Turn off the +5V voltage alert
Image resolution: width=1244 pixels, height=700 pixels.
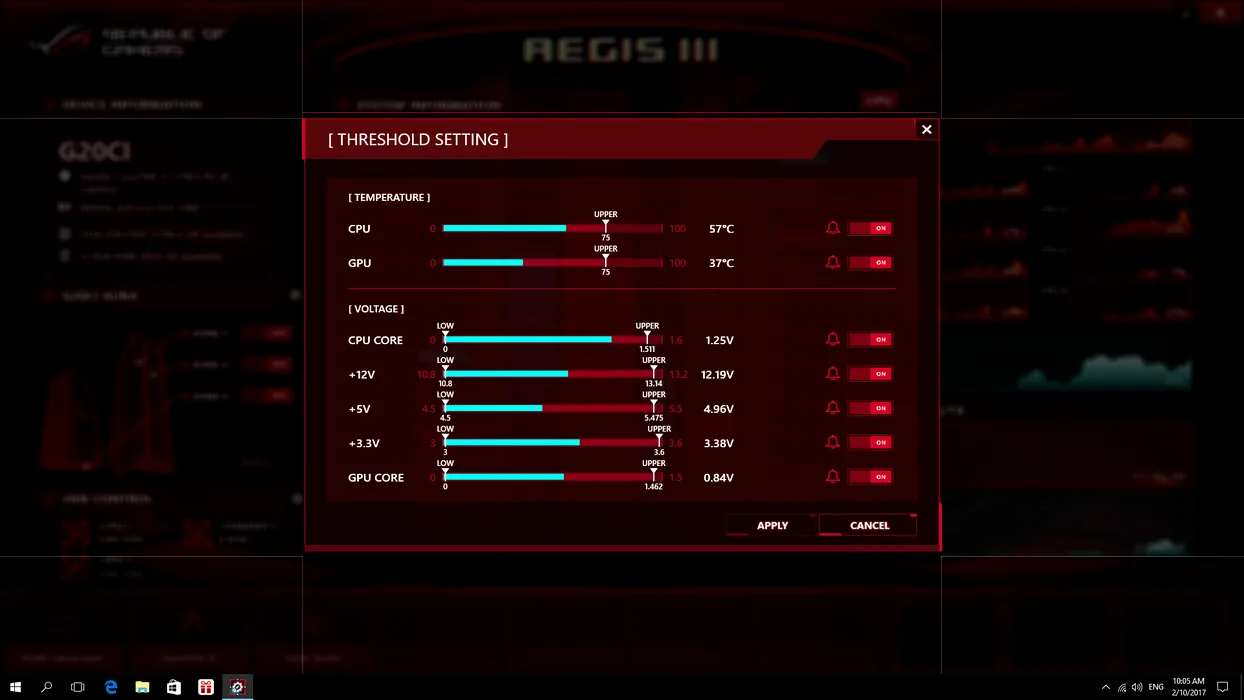coord(870,408)
